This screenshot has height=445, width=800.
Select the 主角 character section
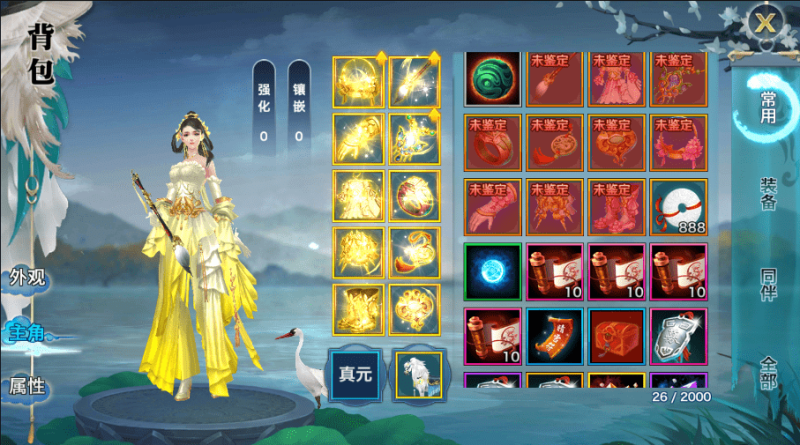[27, 332]
